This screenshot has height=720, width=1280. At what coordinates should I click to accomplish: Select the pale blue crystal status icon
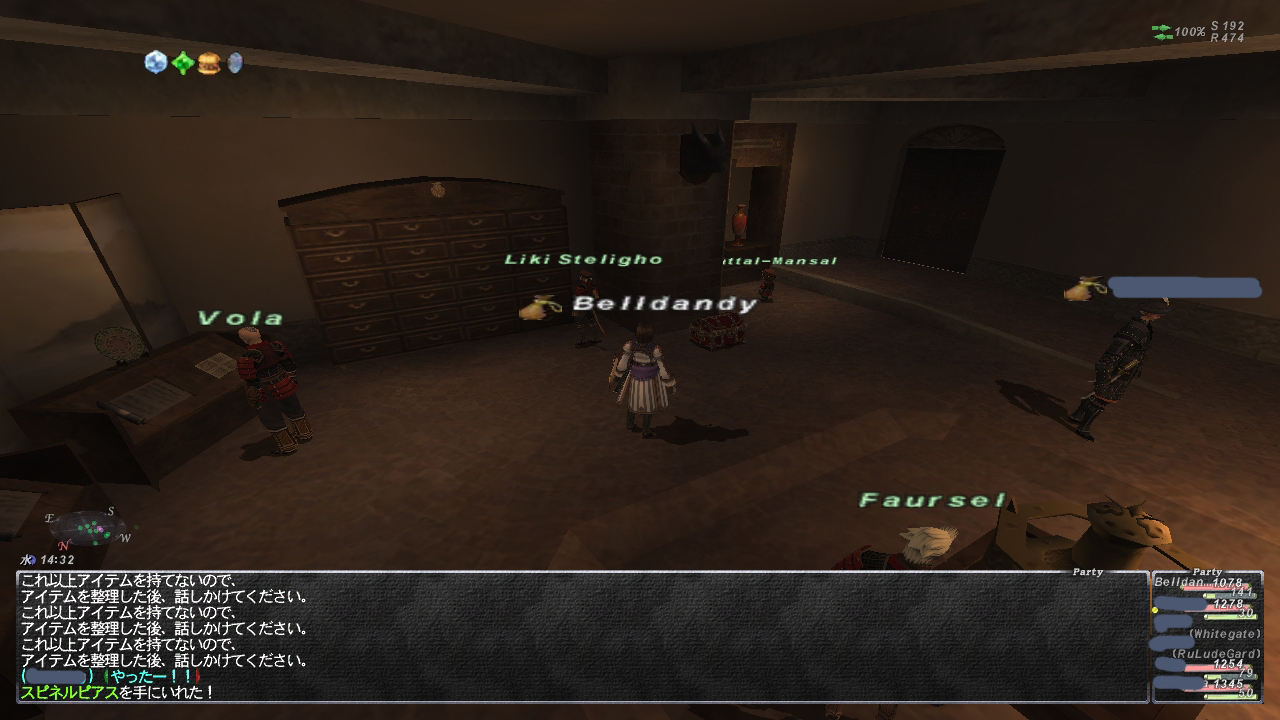[155, 62]
